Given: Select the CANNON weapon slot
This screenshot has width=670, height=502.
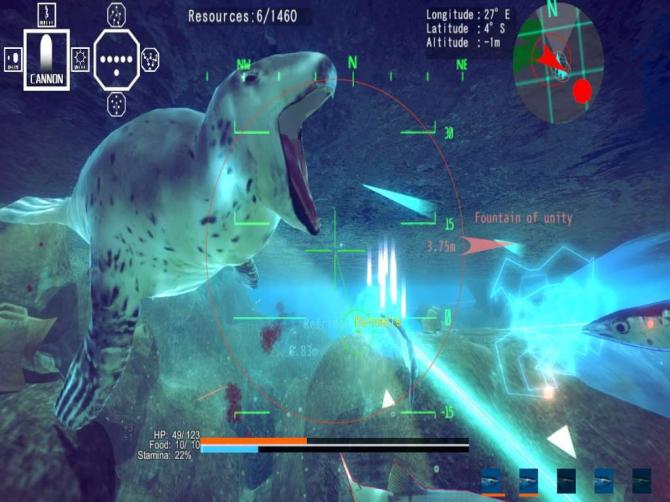Looking at the screenshot, I should pyautogui.click(x=47, y=59).
